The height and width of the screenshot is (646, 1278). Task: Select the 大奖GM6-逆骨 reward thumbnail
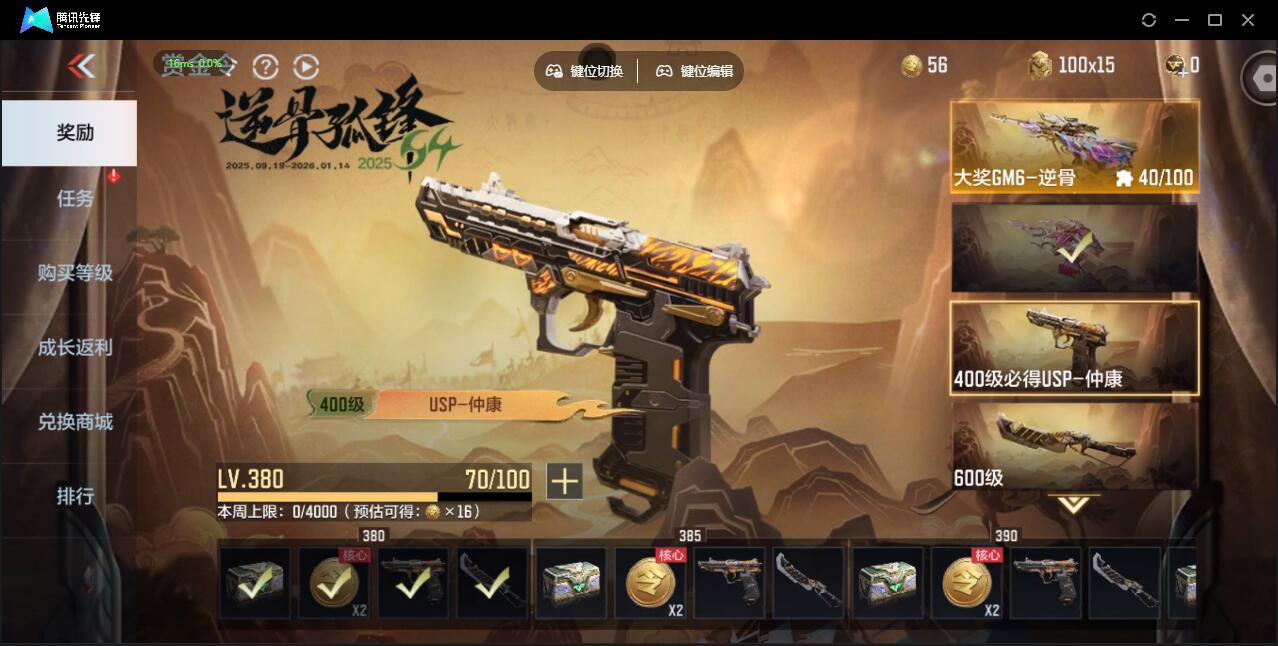[1074, 147]
